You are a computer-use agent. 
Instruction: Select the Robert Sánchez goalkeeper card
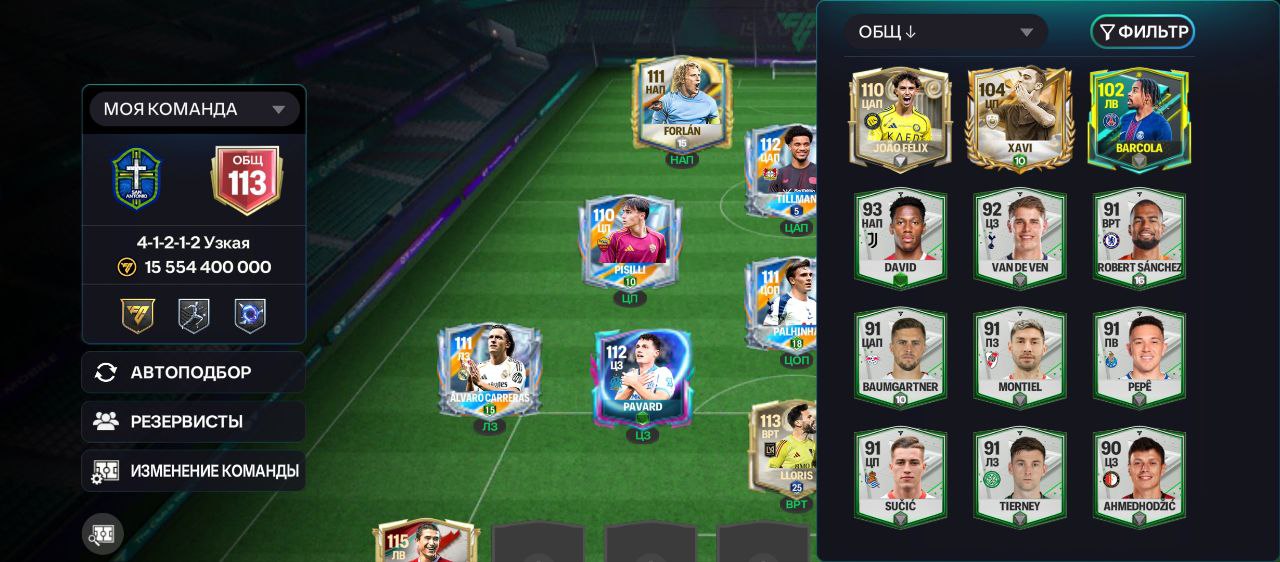coord(1139,237)
